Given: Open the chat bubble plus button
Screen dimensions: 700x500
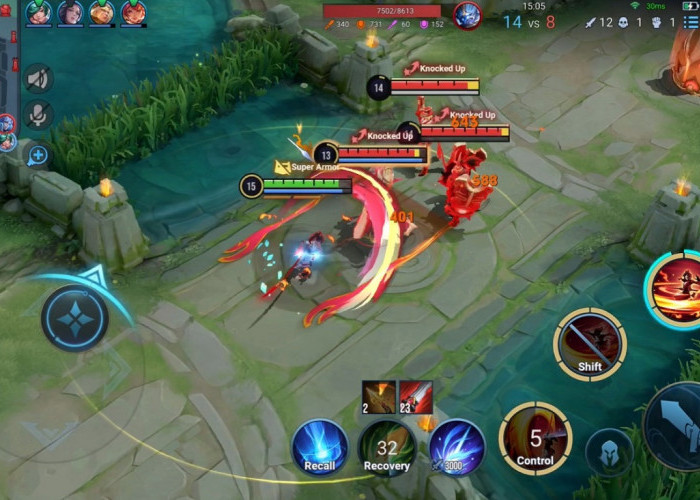Looking at the screenshot, I should click(38, 155).
